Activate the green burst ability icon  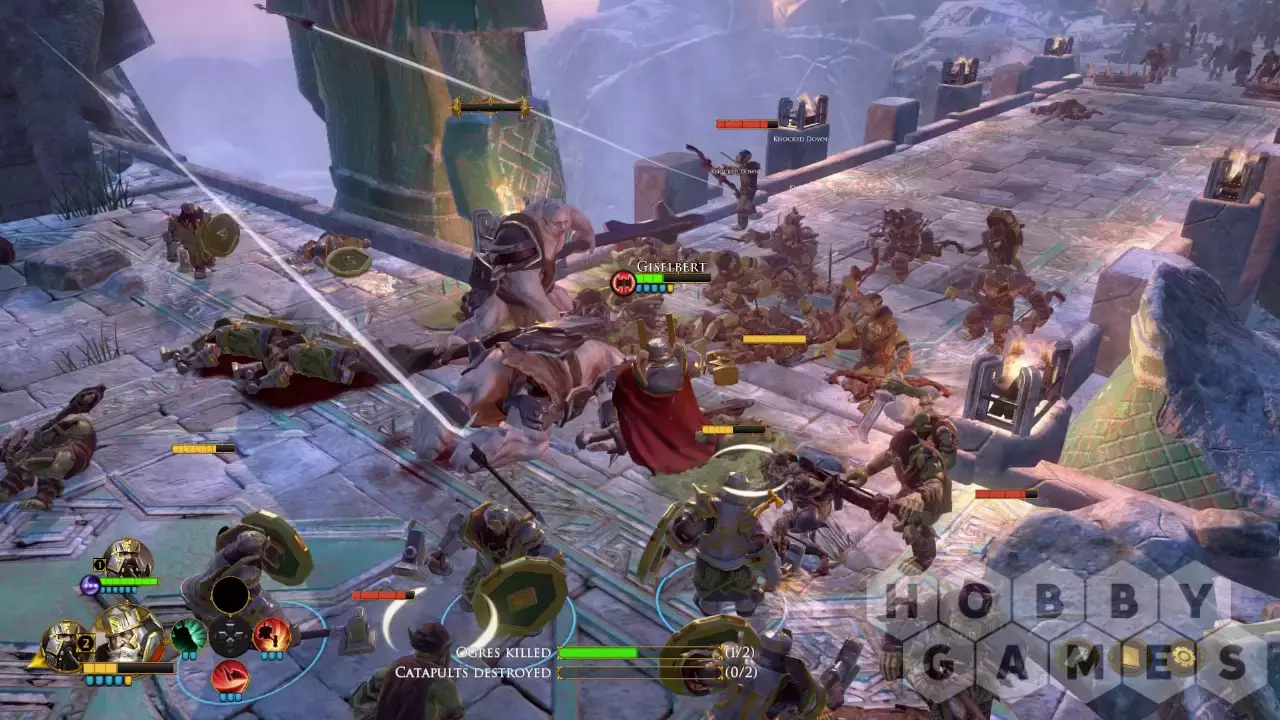click(189, 636)
